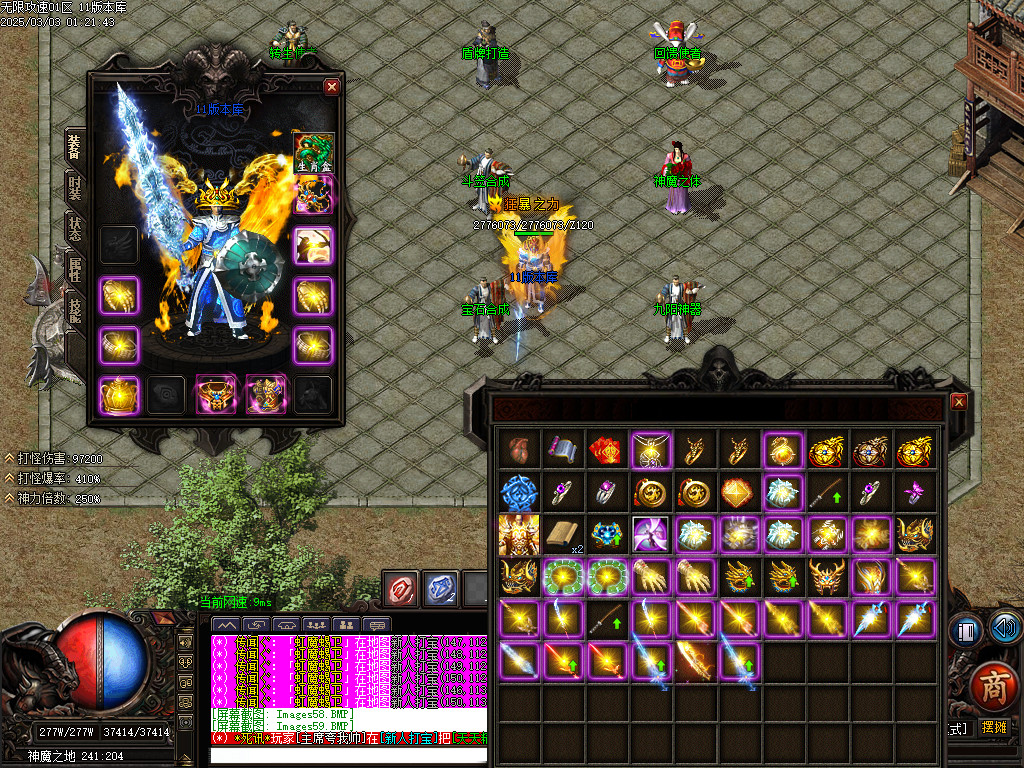Click the 摆摊 stall button

pos(995,728)
